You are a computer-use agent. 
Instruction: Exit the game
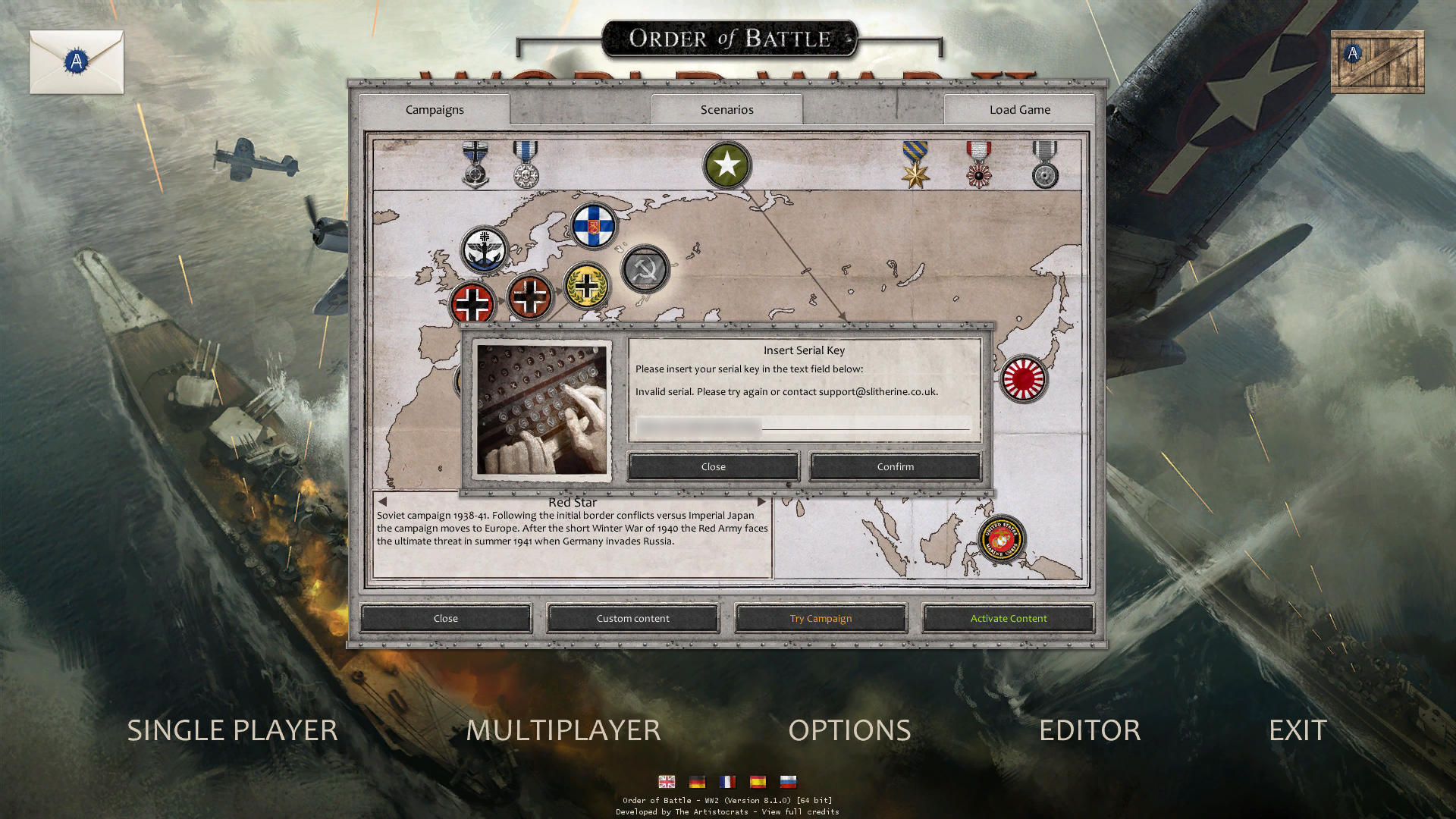click(x=1298, y=730)
